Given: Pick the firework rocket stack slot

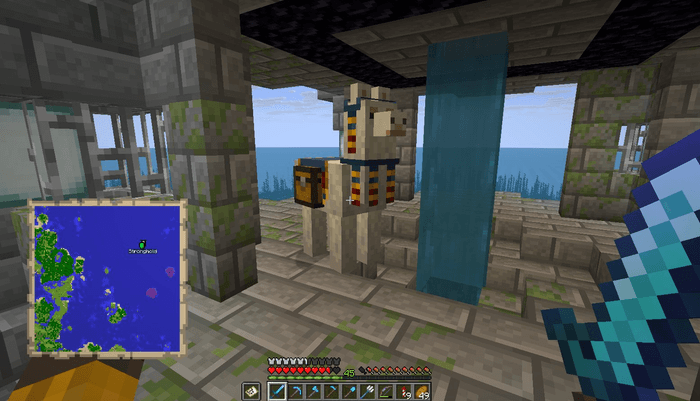Looking at the screenshot, I should pyautogui.click(x=403, y=390).
